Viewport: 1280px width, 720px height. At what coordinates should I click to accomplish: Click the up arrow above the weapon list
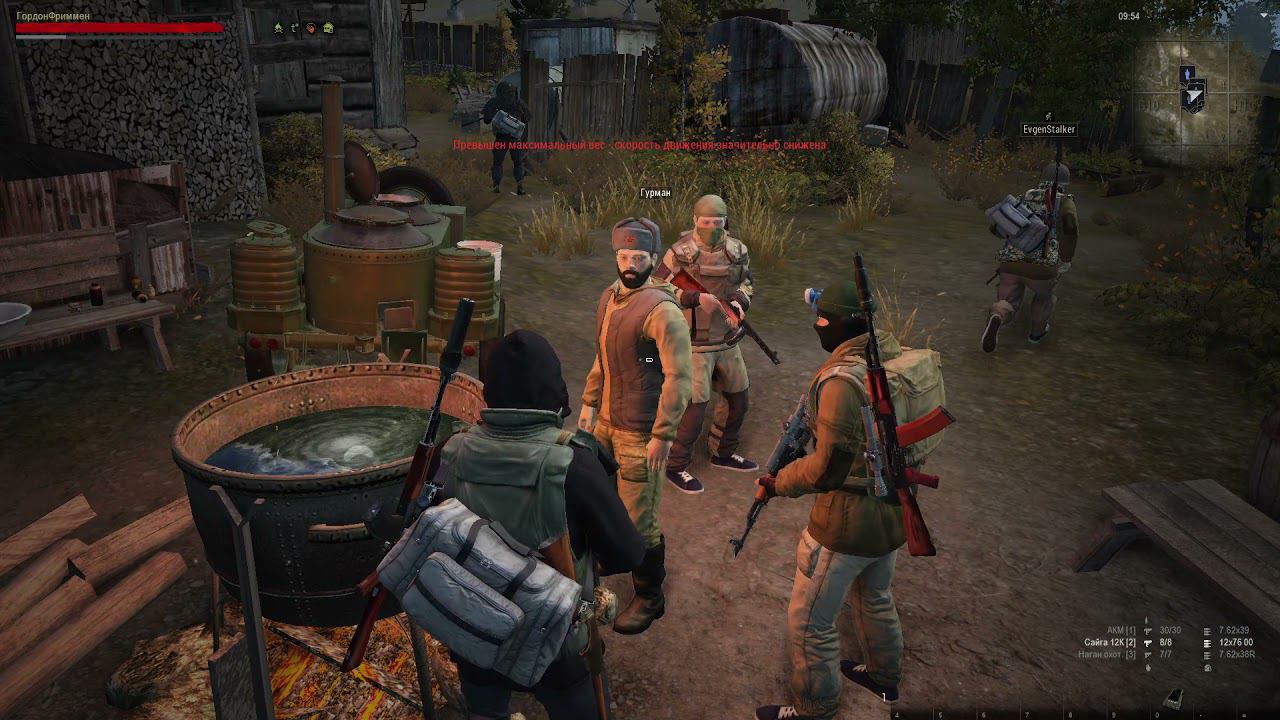pyautogui.click(x=1146, y=619)
